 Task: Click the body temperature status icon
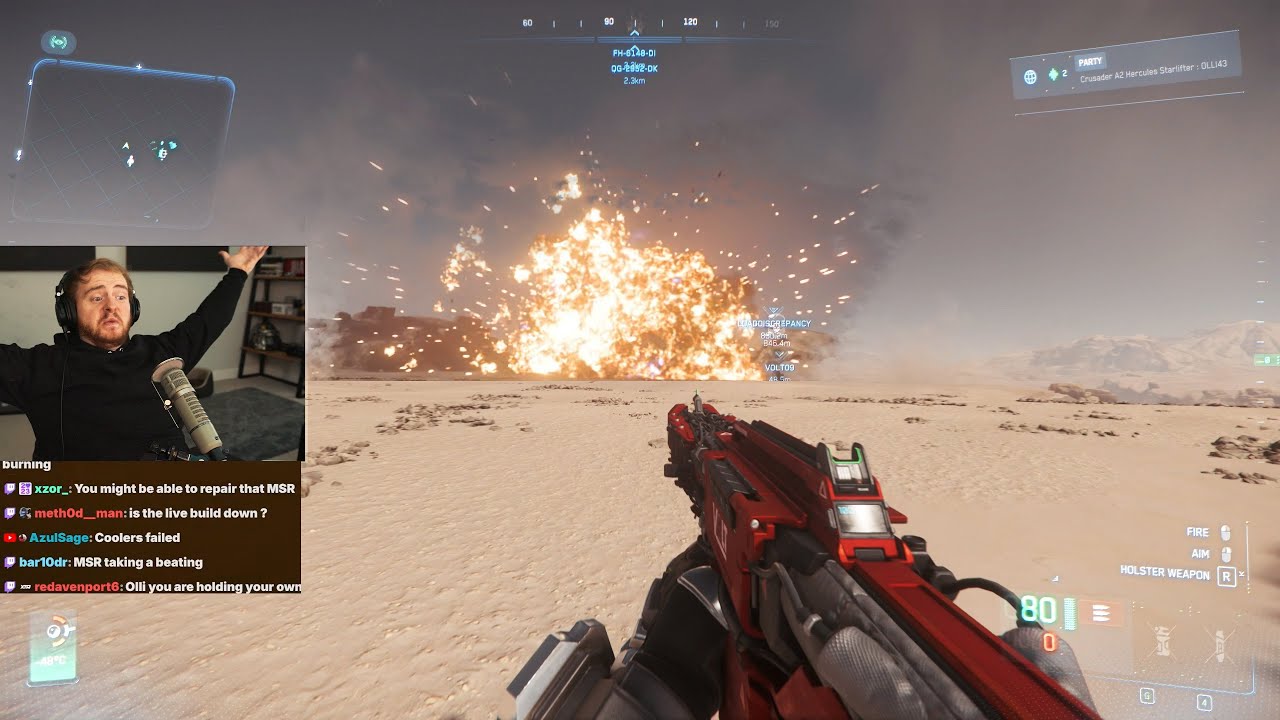52,647
